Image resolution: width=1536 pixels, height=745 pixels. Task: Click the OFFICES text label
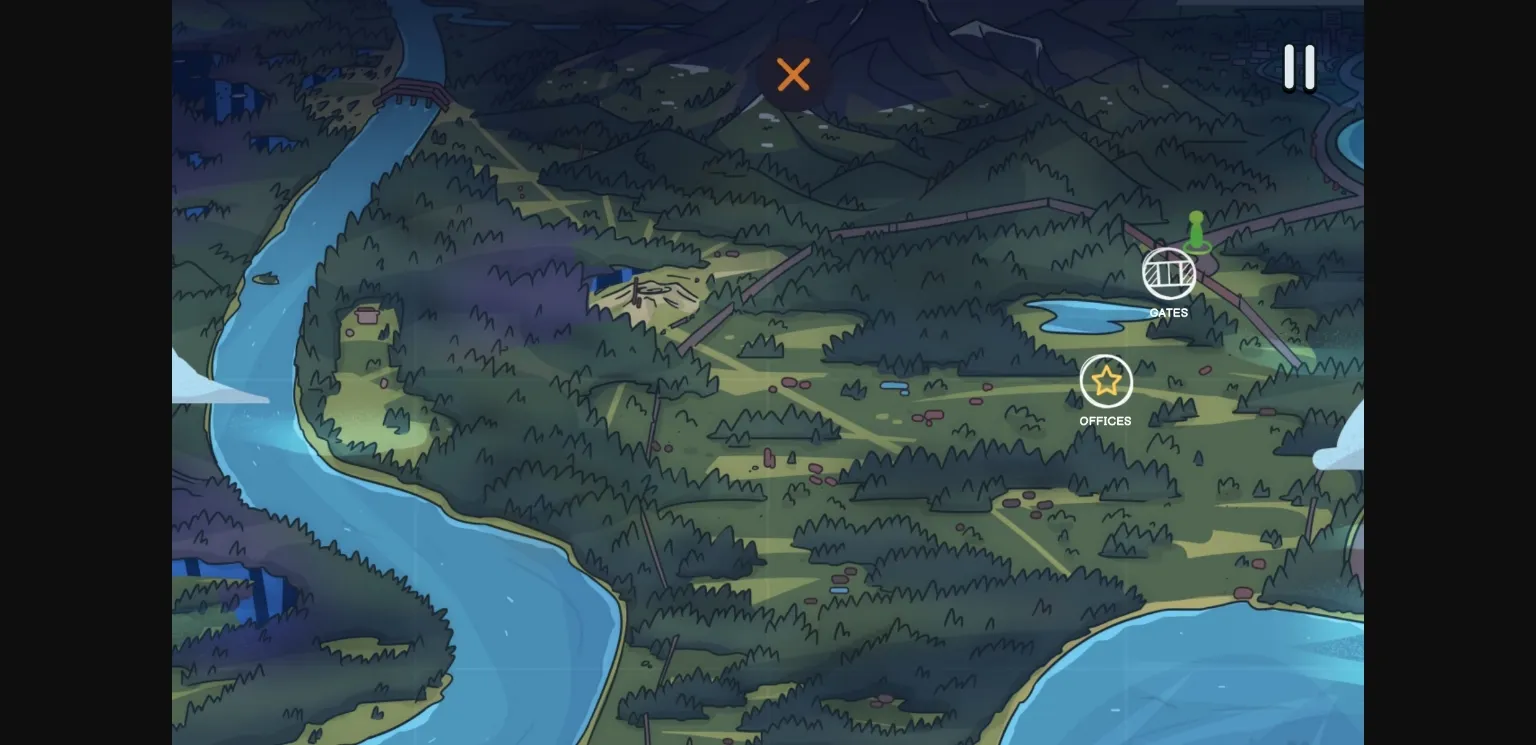click(x=1105, y=421)
